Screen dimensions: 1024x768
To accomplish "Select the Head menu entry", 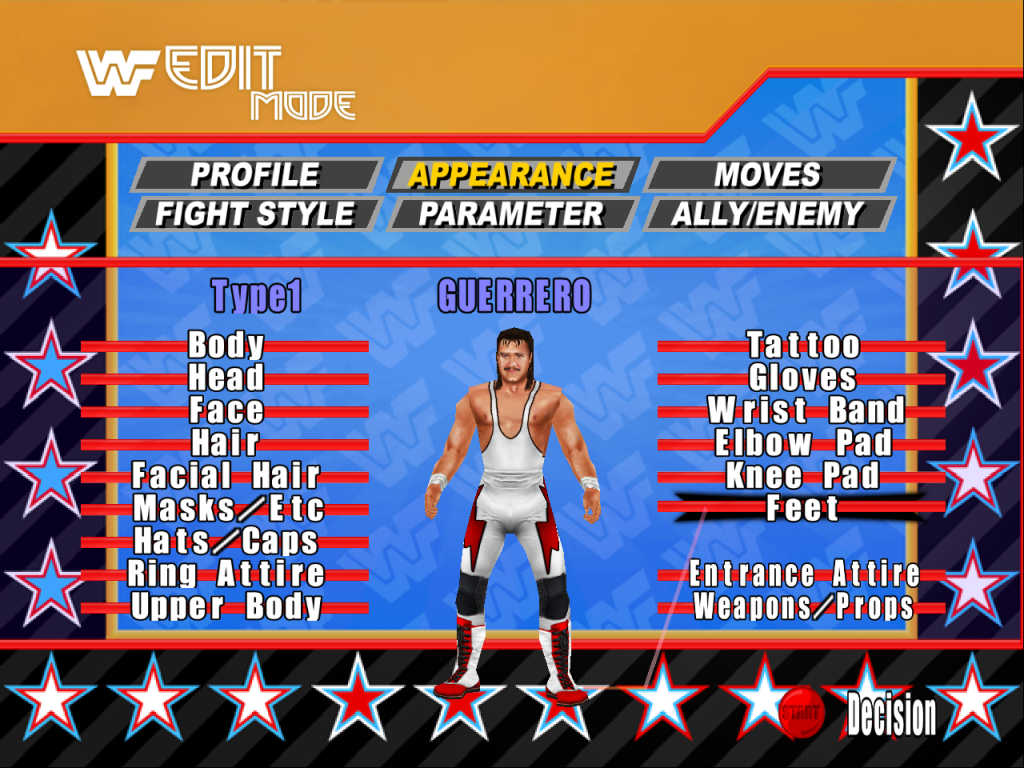I will pyautogui.click(x=226, y=378).
